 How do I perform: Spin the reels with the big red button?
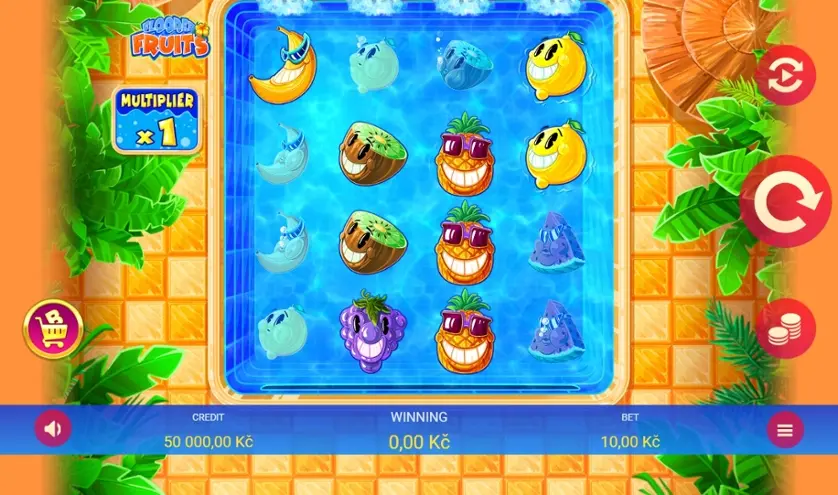(x=785, y=202)
